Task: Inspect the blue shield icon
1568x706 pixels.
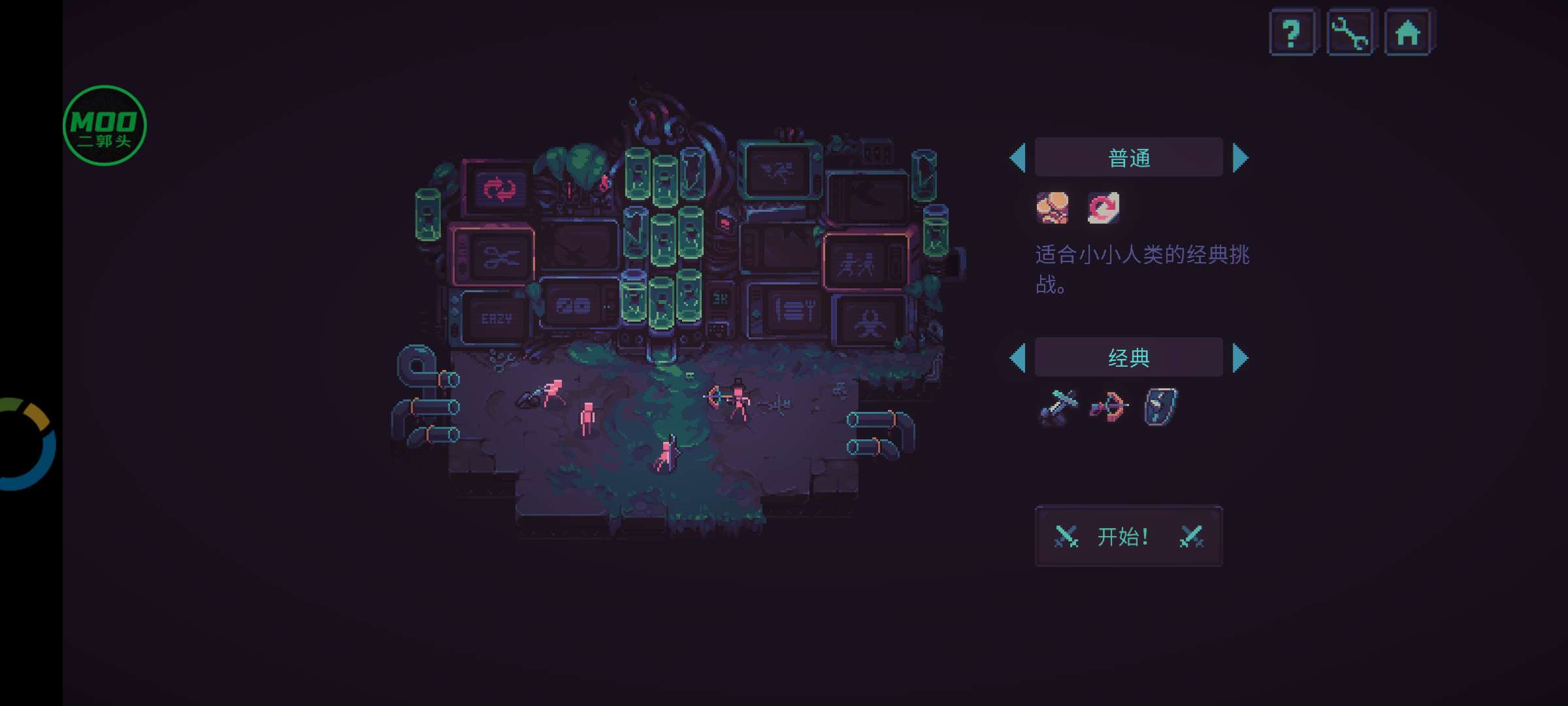Action: [x=1160, y=407]
